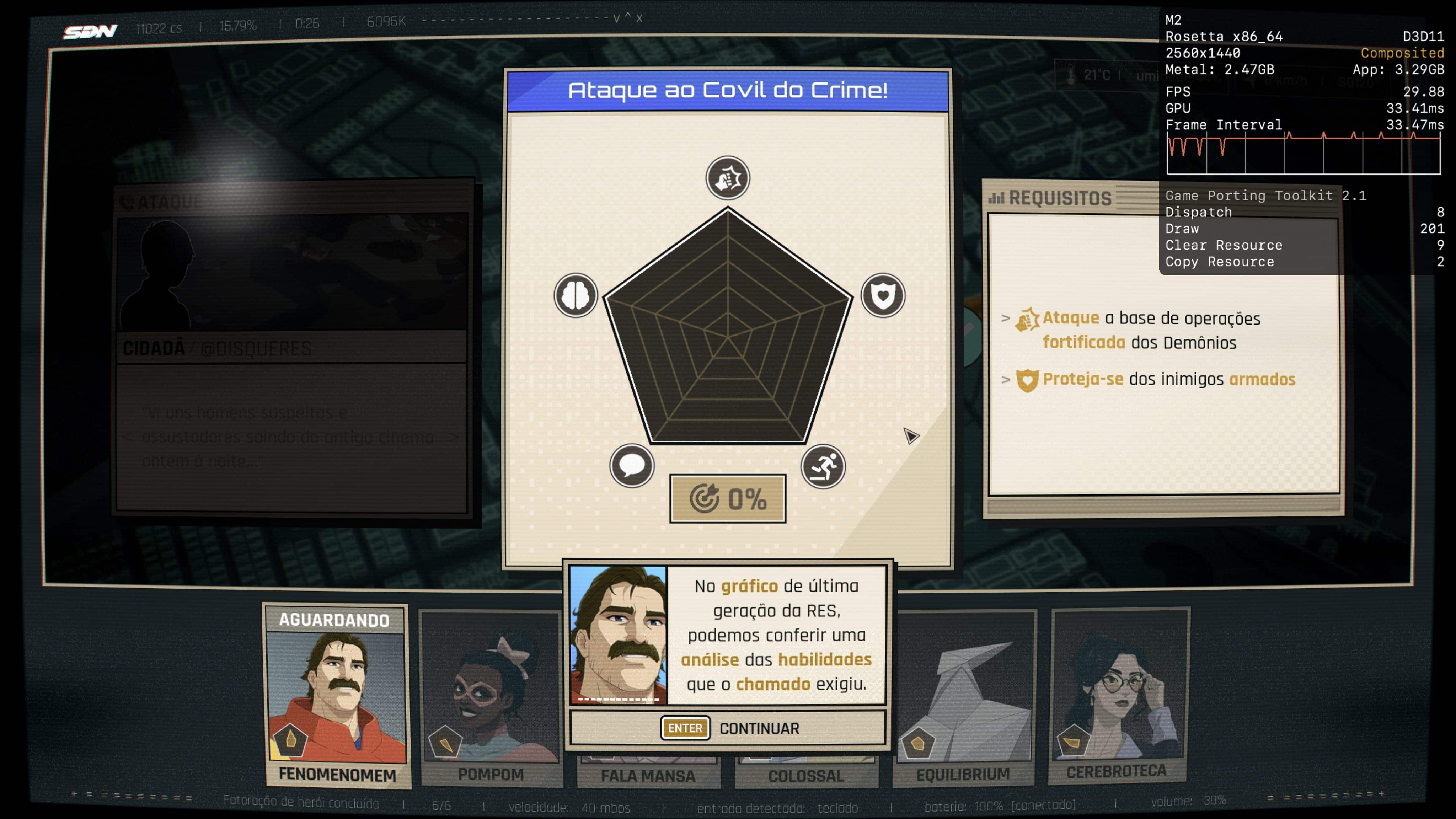Click the shield vigor stat icon
This screenshot has width=1456, height=819.
882,295
